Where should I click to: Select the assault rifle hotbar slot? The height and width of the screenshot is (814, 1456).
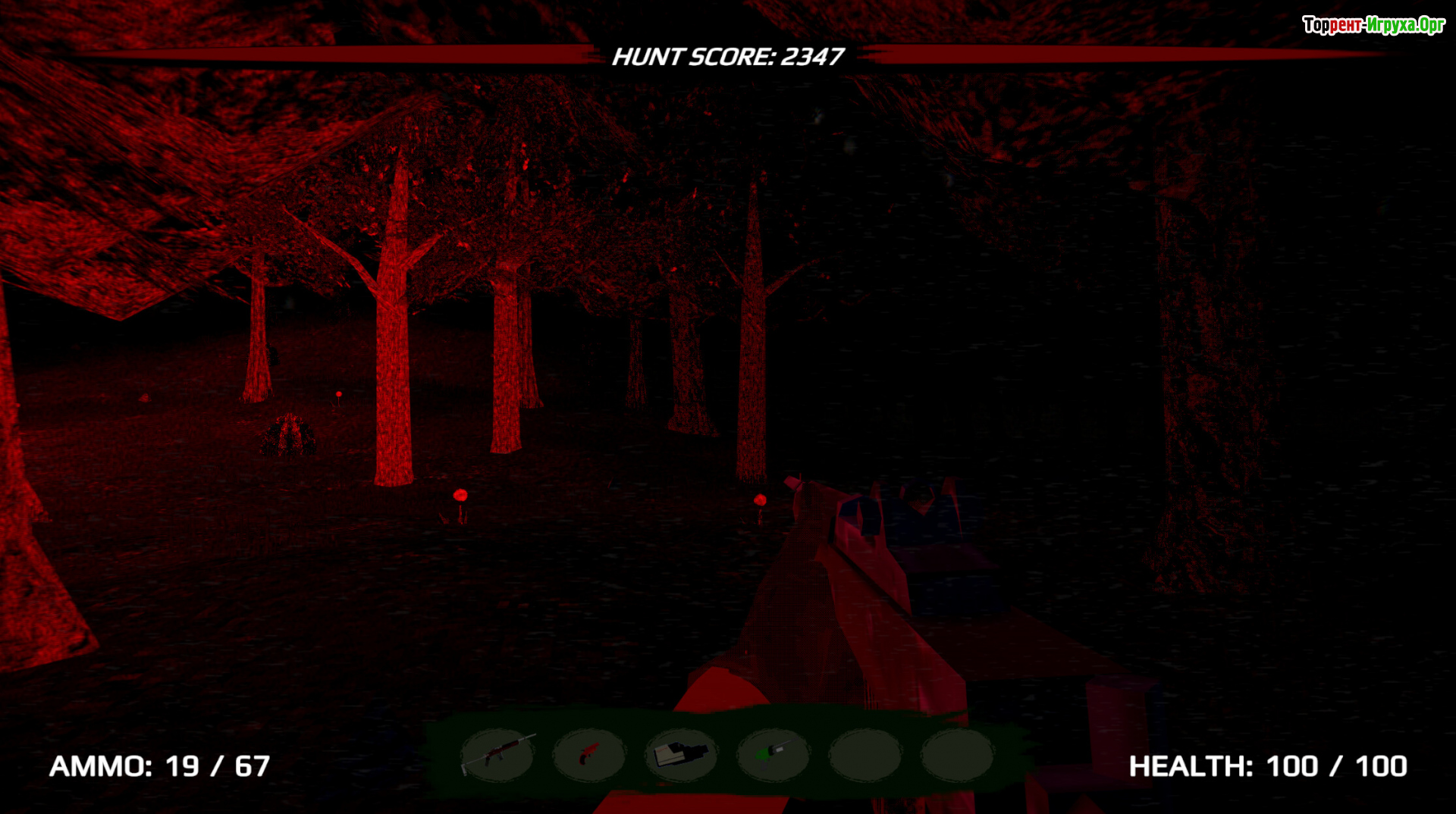[x=497, y=754]
